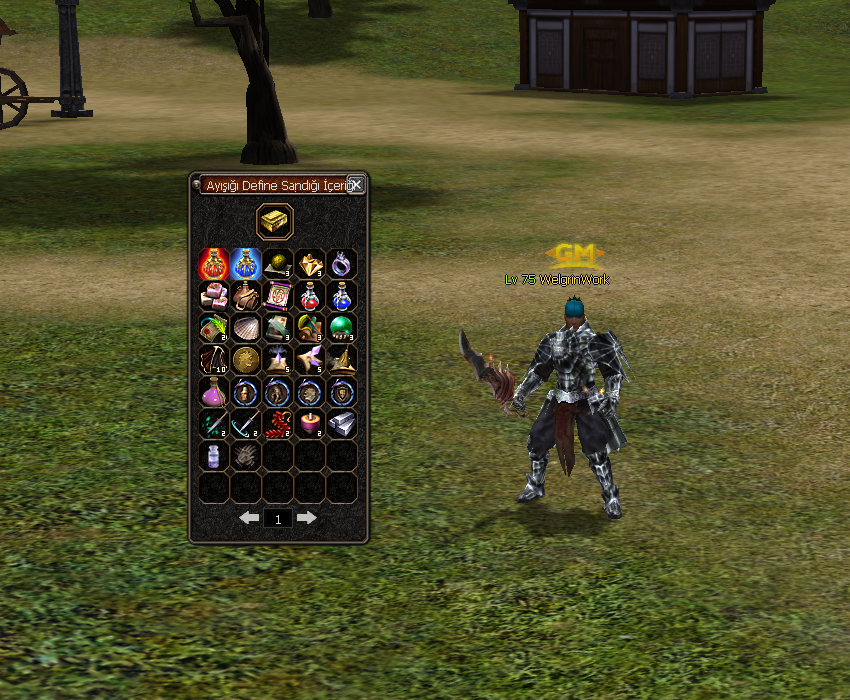The height and width of the screenshot is (700, 850).
Task: Select the brown leather pouch item
Action: (x=246, y=296)
